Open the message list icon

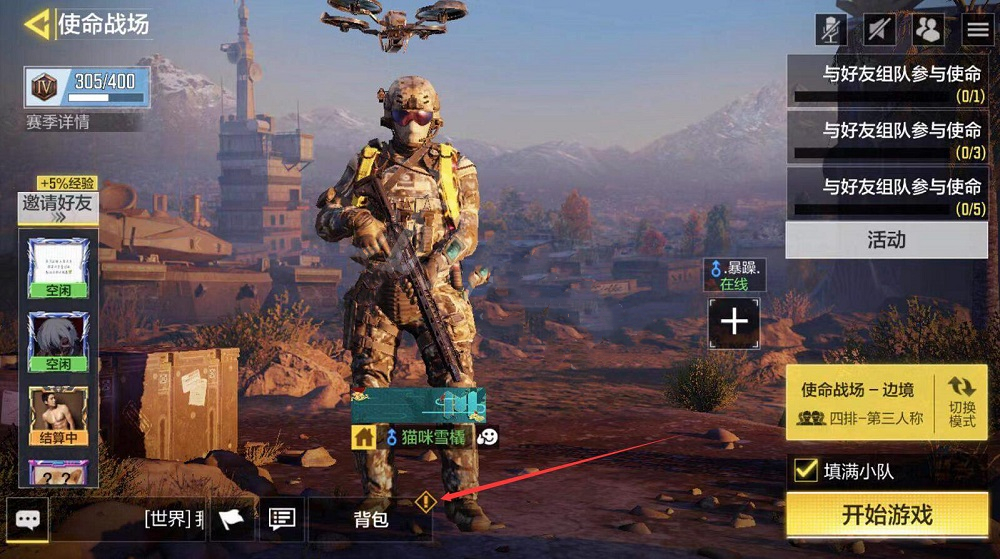point(282,519)
